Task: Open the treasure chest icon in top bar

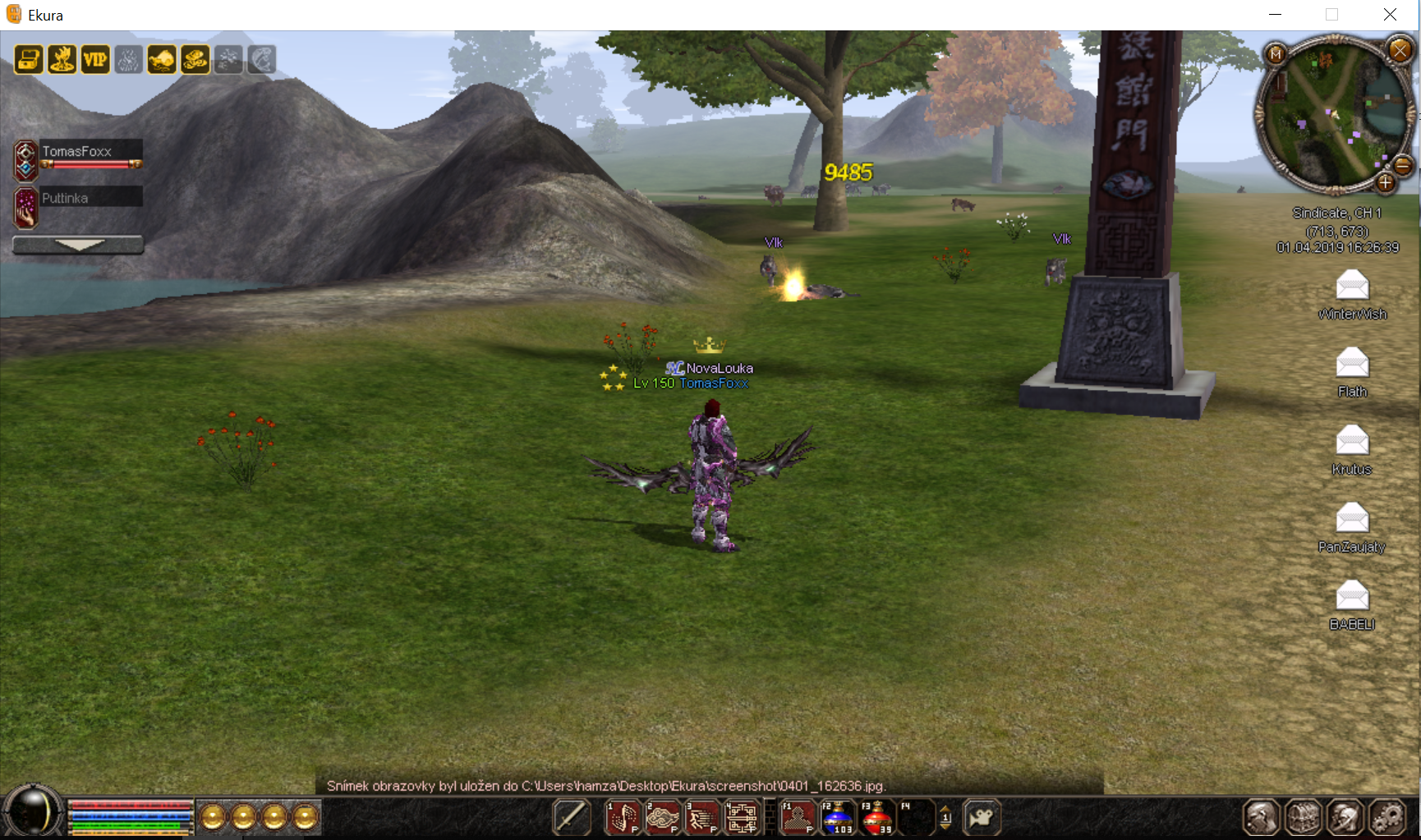Action: click(29, 60)
